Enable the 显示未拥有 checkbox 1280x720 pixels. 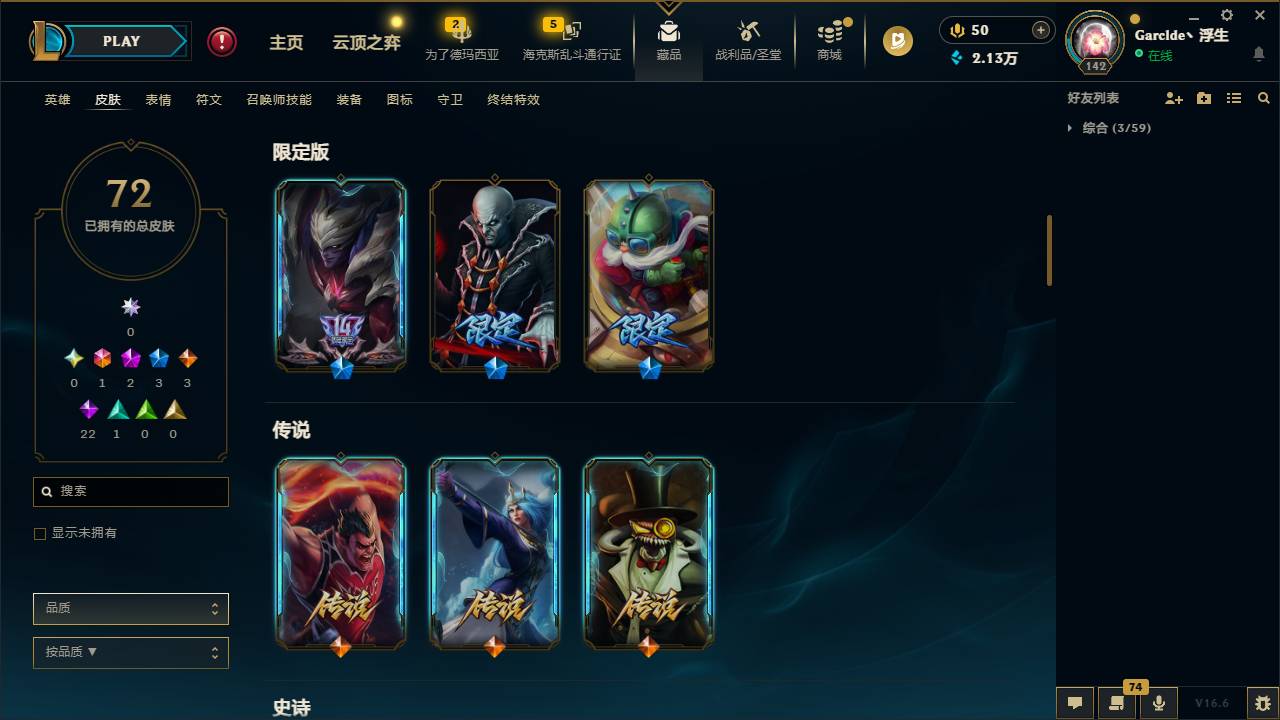(39, 533)
